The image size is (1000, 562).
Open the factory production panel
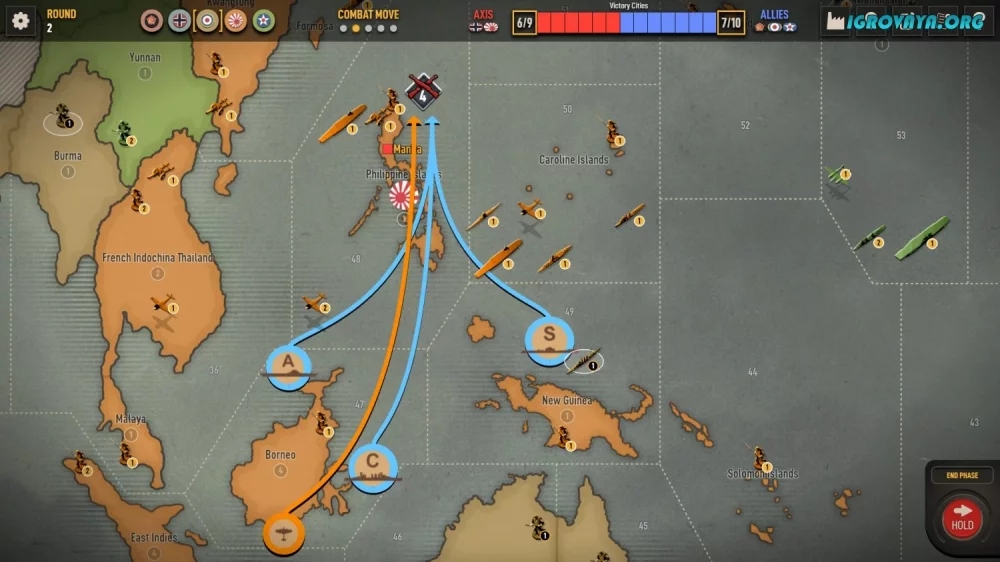coord(835,22)
